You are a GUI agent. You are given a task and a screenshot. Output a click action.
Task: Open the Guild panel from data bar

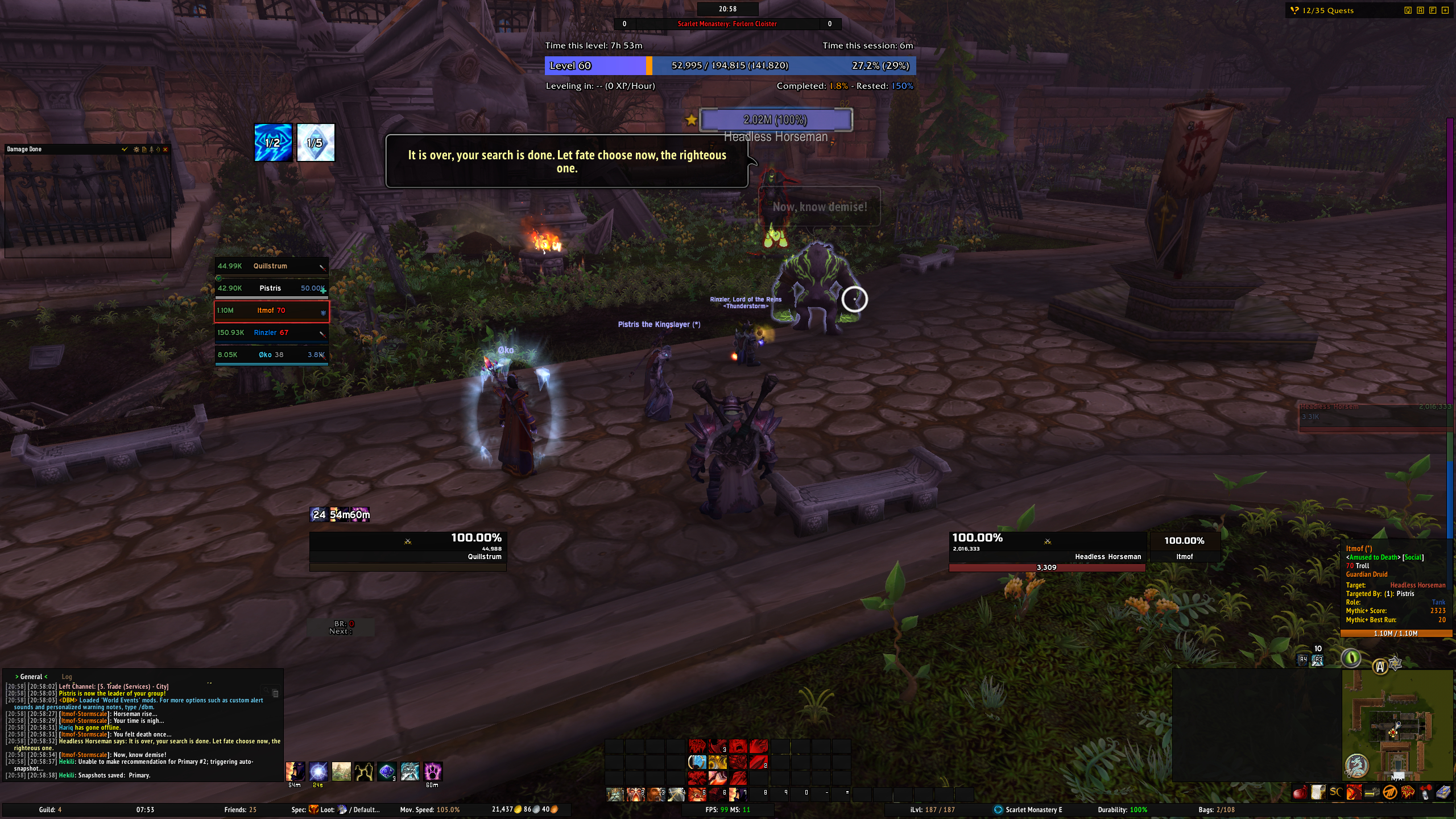click(50, 810)
